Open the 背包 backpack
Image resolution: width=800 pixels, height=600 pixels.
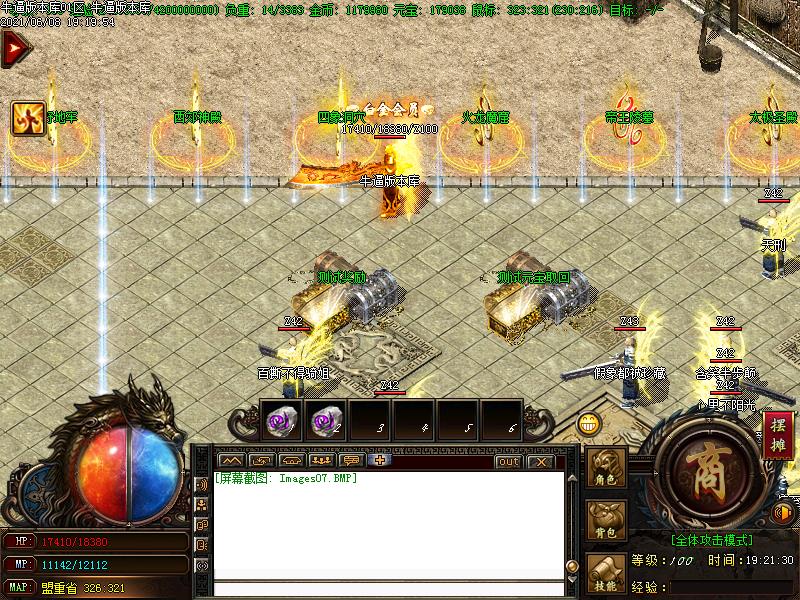pos(605,521)
